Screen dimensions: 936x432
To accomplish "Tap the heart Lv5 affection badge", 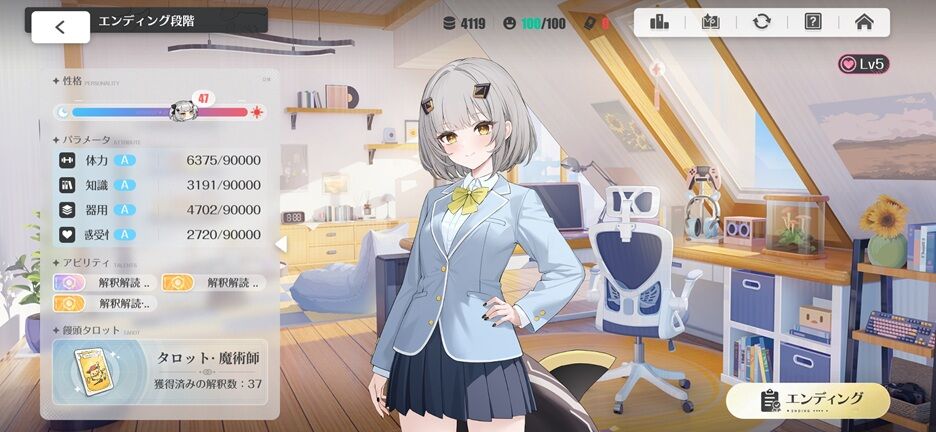I will [863, 64].
